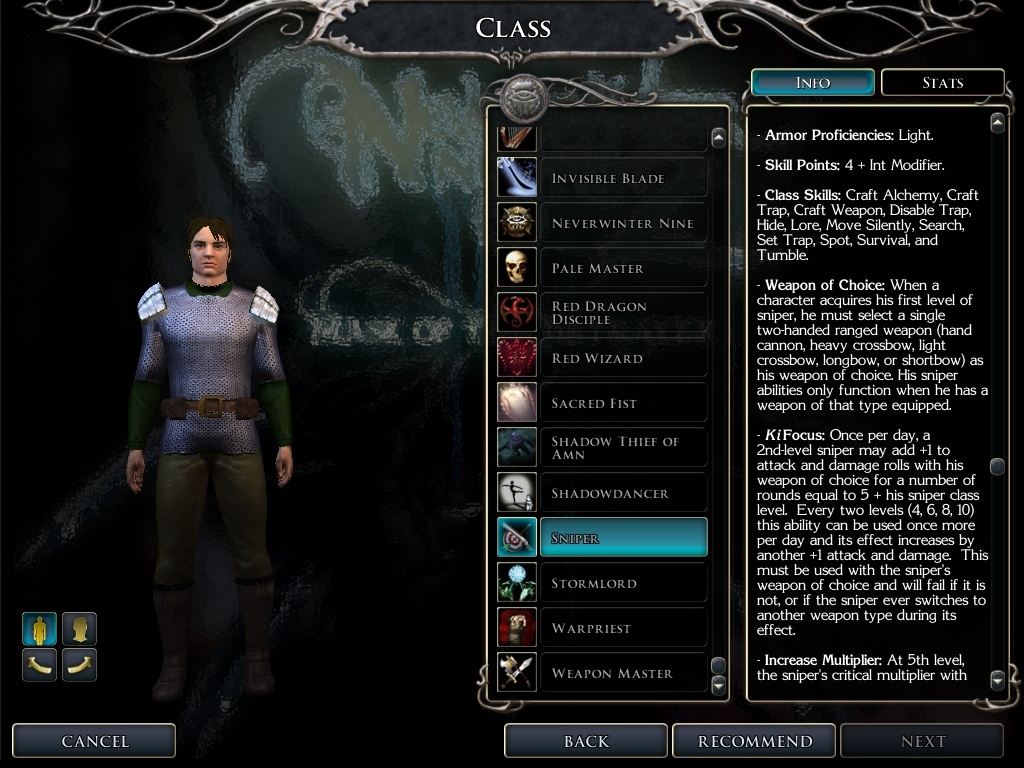Select the Weapon Master class
This screenshot has width=1024, height=768.
pyautogui.click(x=622, y=673)
